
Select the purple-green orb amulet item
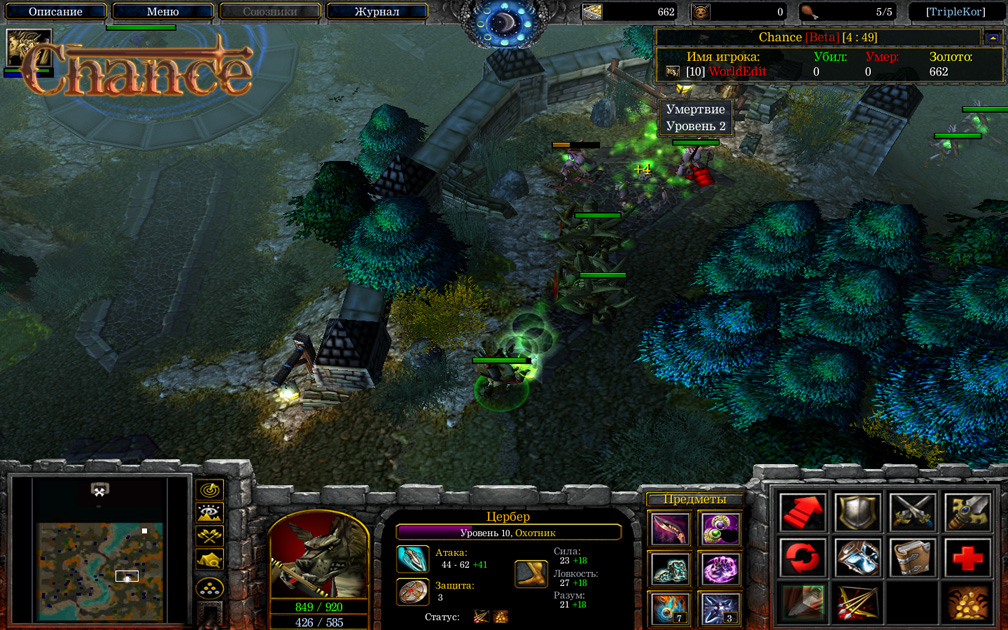click(x=719, y=528)
